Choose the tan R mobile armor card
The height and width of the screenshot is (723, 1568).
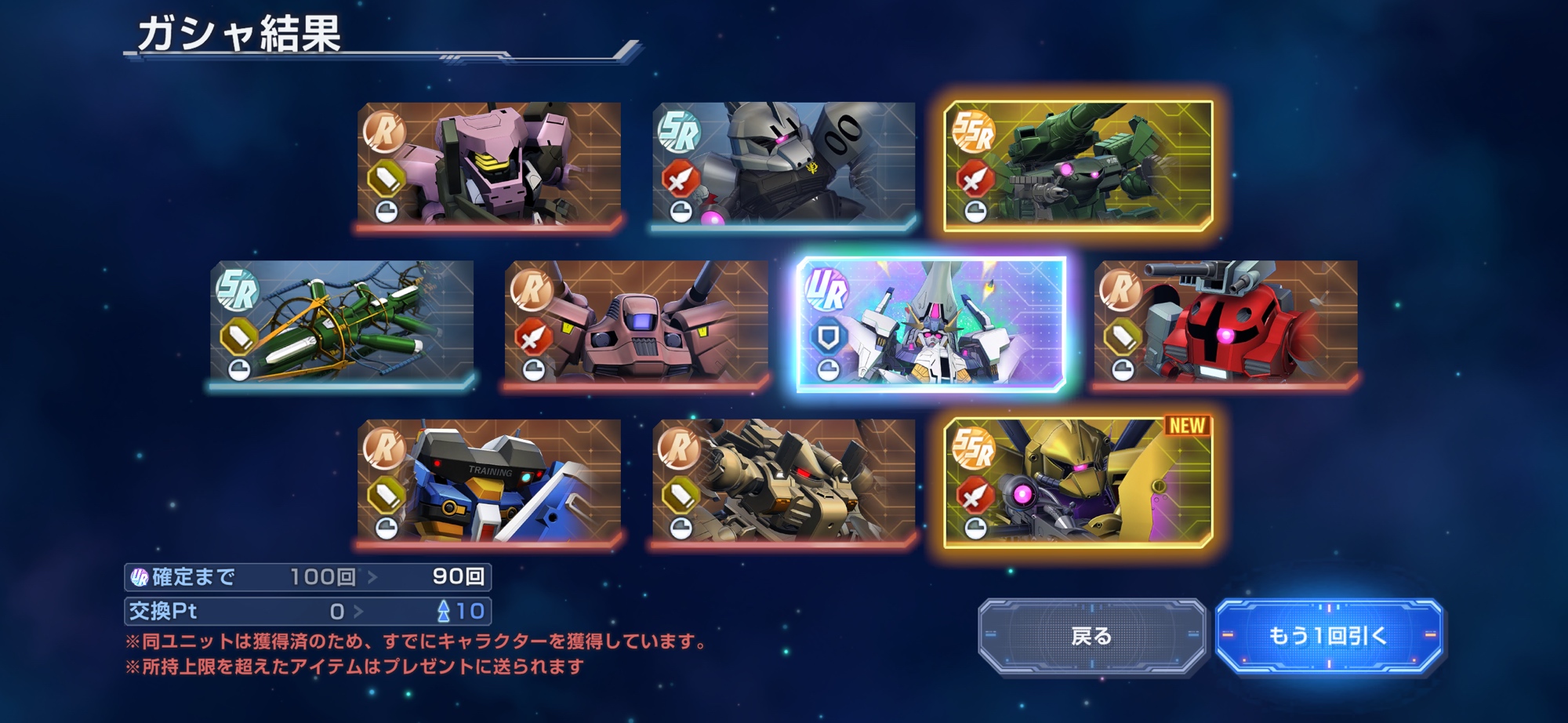784,482
